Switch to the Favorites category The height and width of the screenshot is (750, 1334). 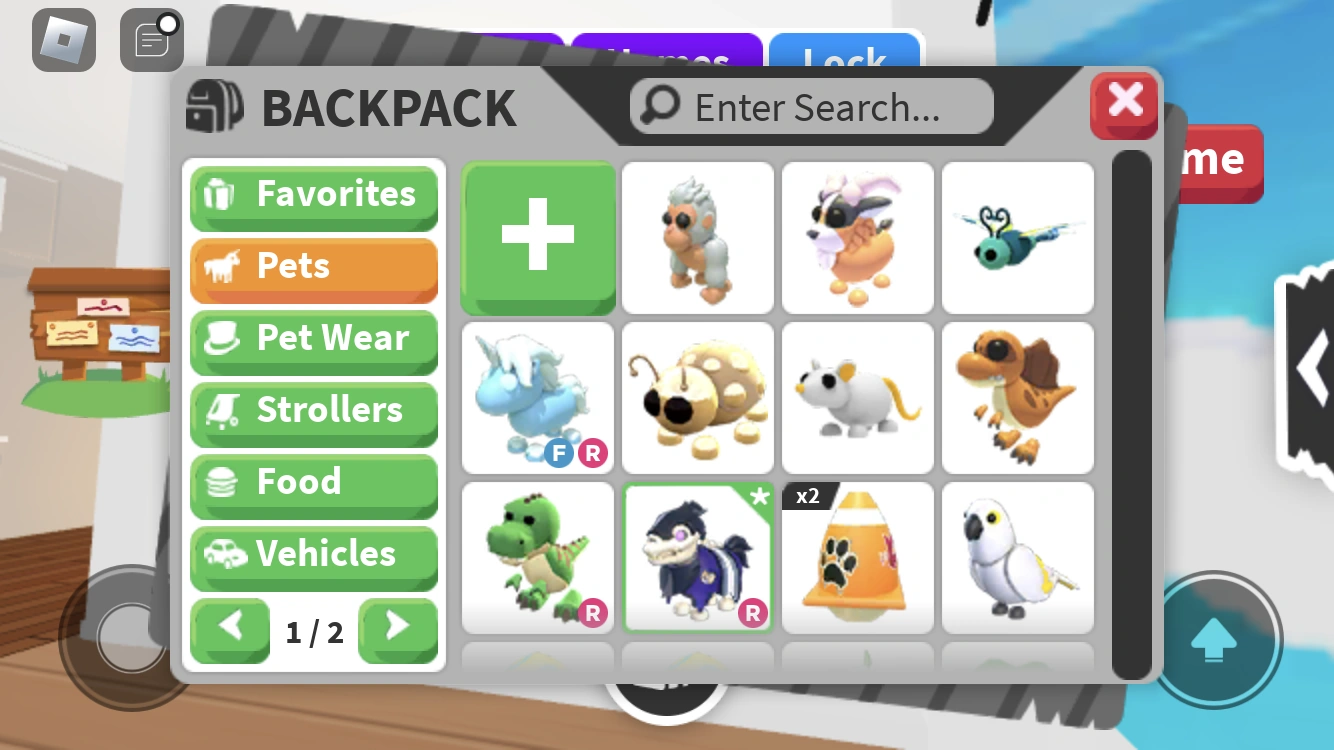click(x=315, y=194)
